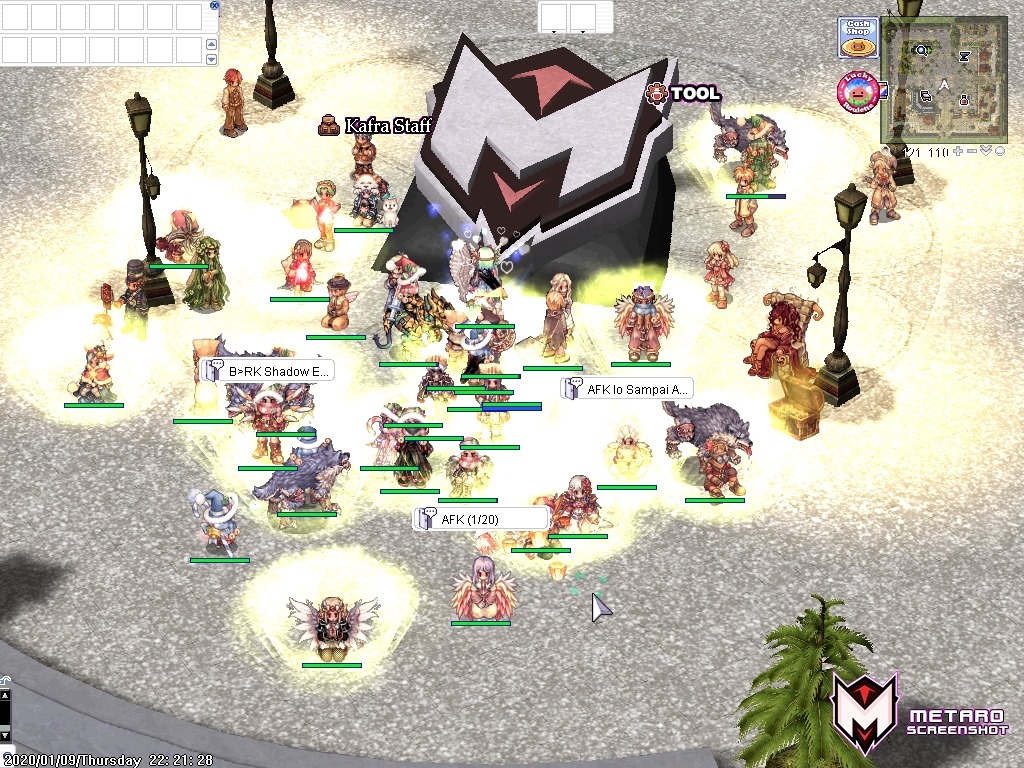
Task: Click the magnifier marker on the minimap
Action: pyautogui.click(x=921, y=50)
